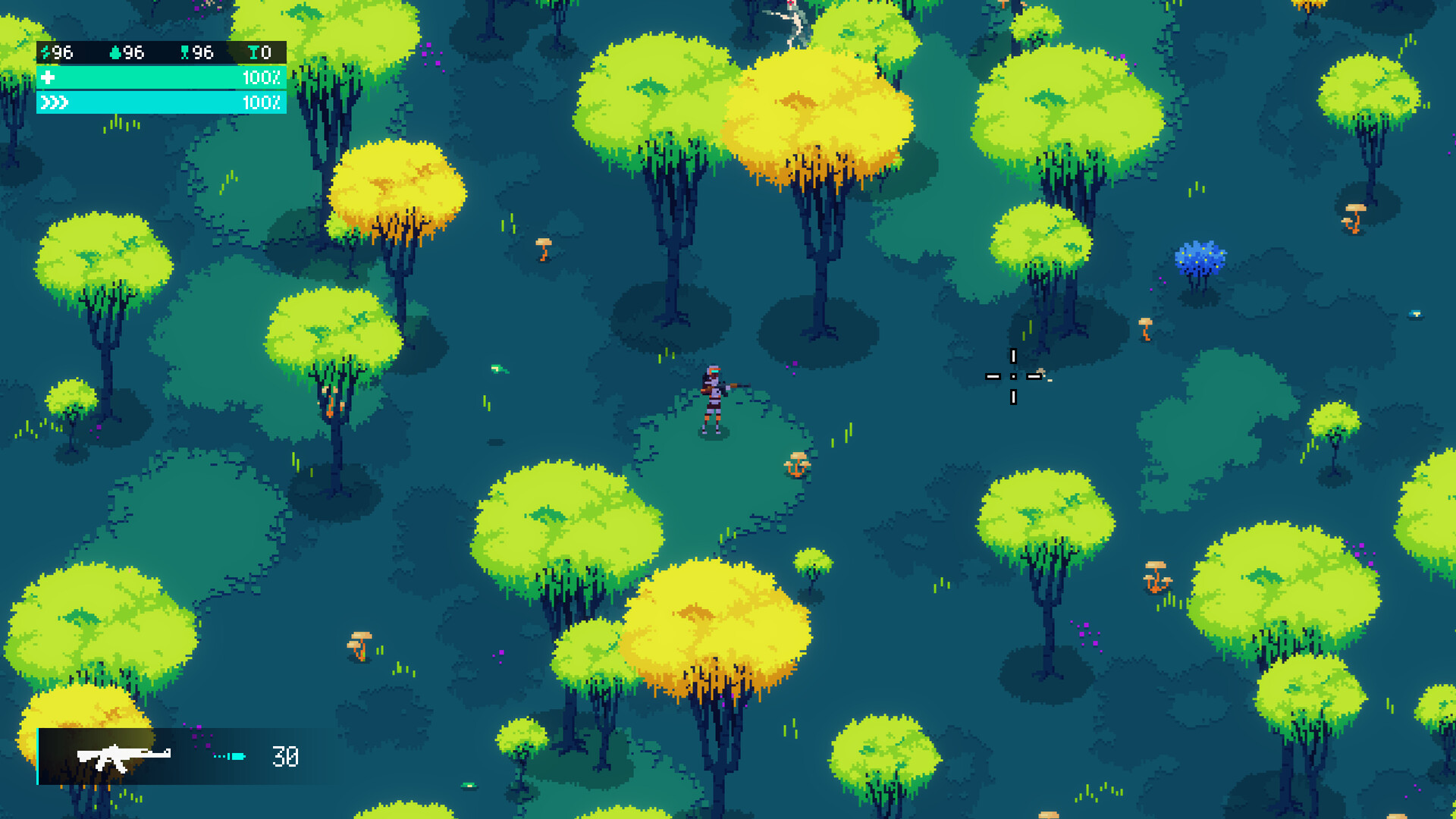1456x819 pixels.
Task: Click the flask stat icon showing 96
Action: point(185,53)
